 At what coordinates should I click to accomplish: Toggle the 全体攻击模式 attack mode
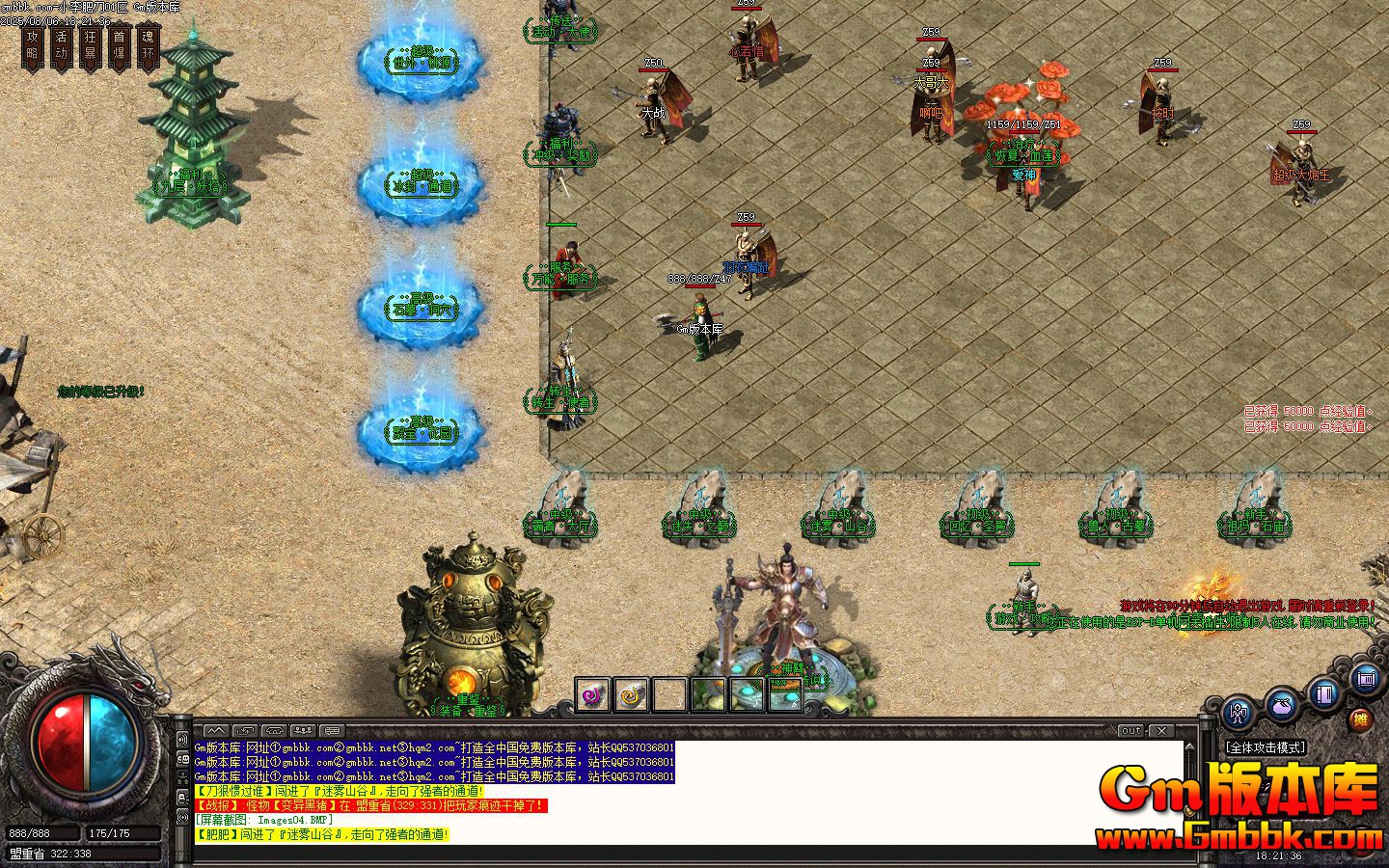[1266, 746]
